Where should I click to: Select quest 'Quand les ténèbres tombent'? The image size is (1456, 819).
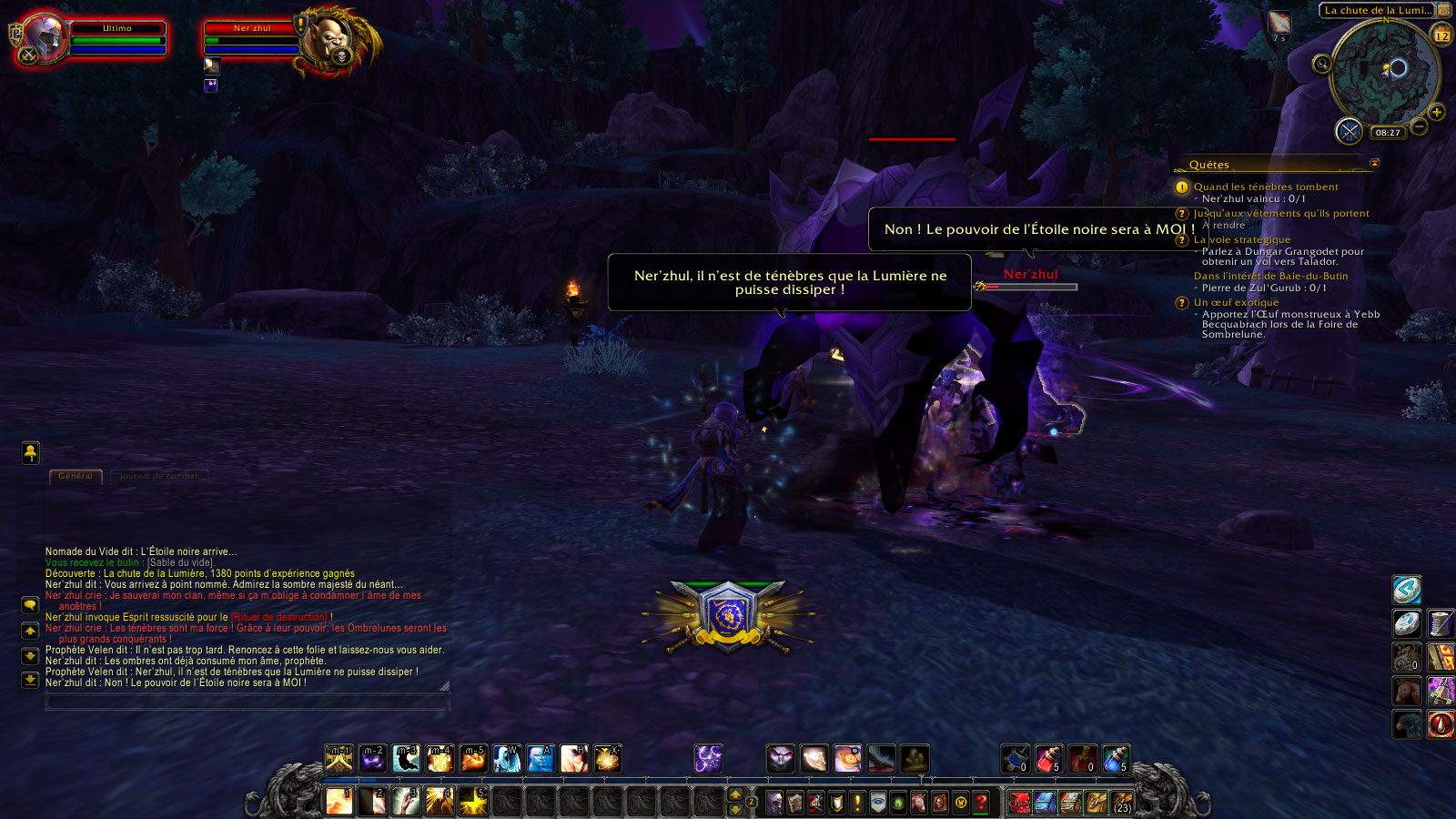[x=1265, y=187]
